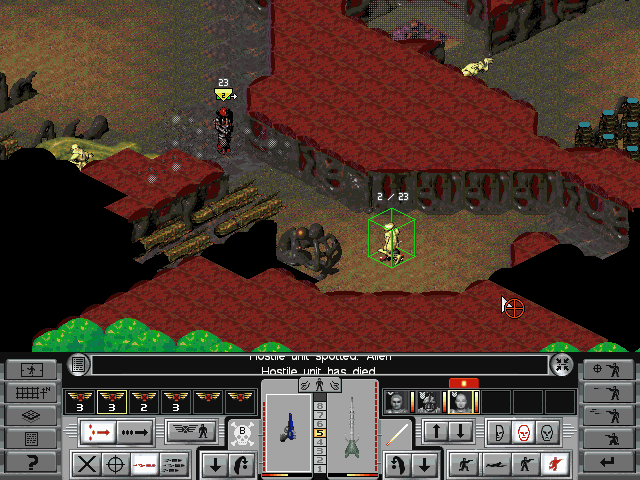Center view using the converging arrows button
The image size is (640, 480).
562,365
